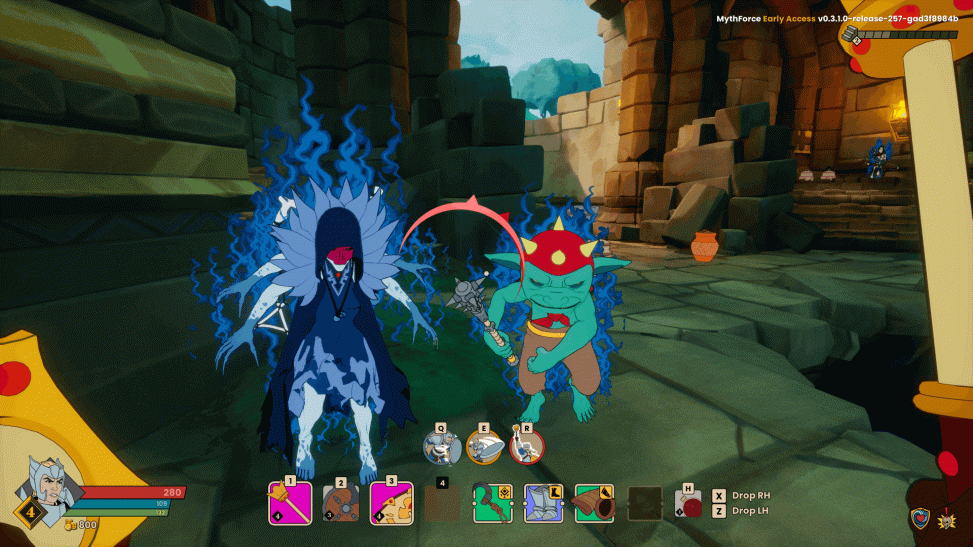Choose the round wooden shield slot
Image resolution: width=973 pixels, height=547 pixels.
(340, 503)
